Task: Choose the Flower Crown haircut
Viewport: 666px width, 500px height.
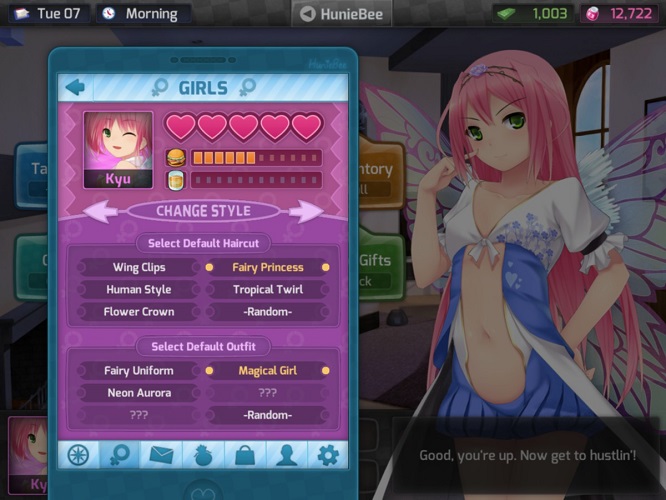Action: pos(138,312)
